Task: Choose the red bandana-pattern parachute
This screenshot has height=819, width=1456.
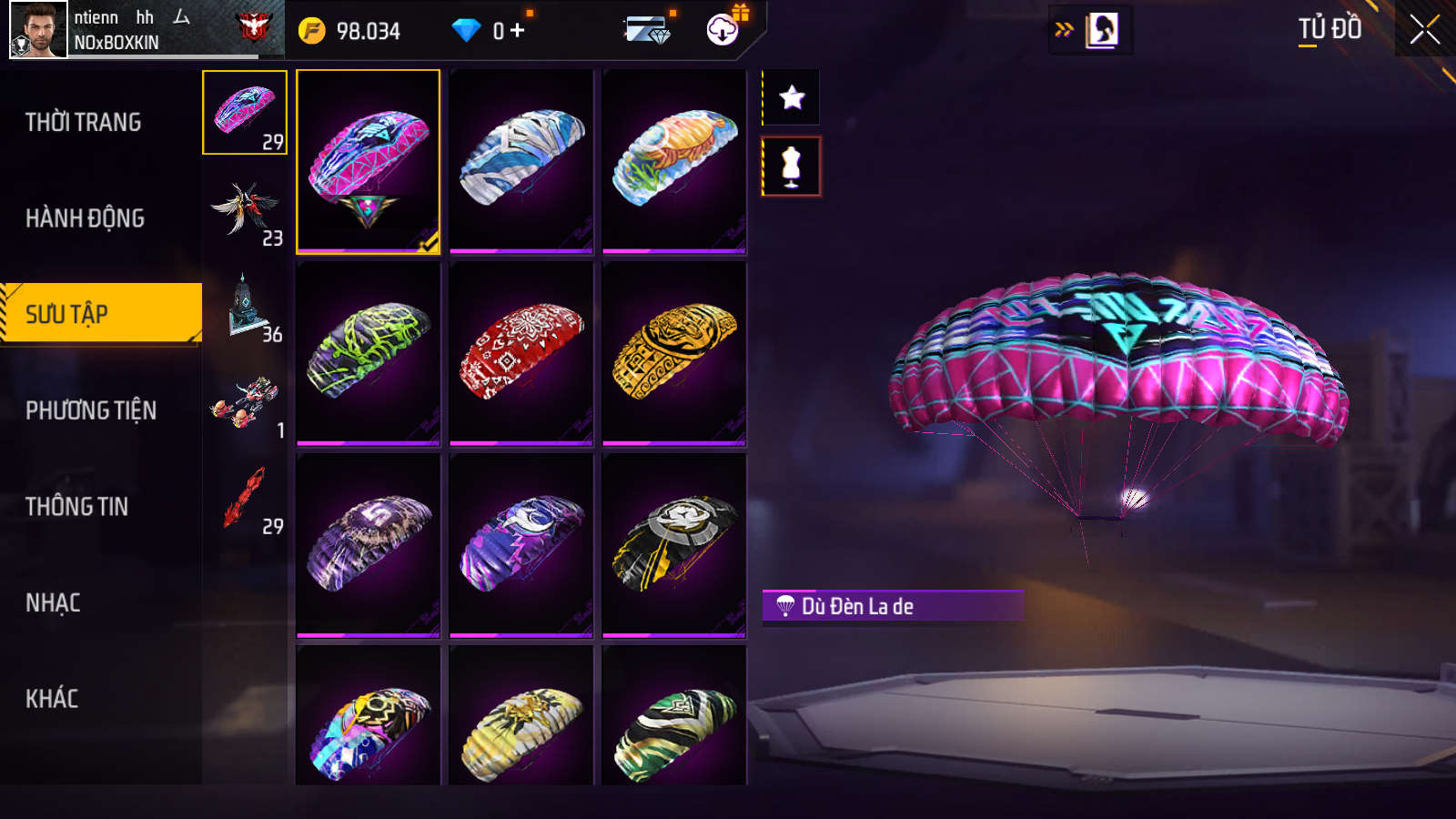Action: (x=521, y=353)
